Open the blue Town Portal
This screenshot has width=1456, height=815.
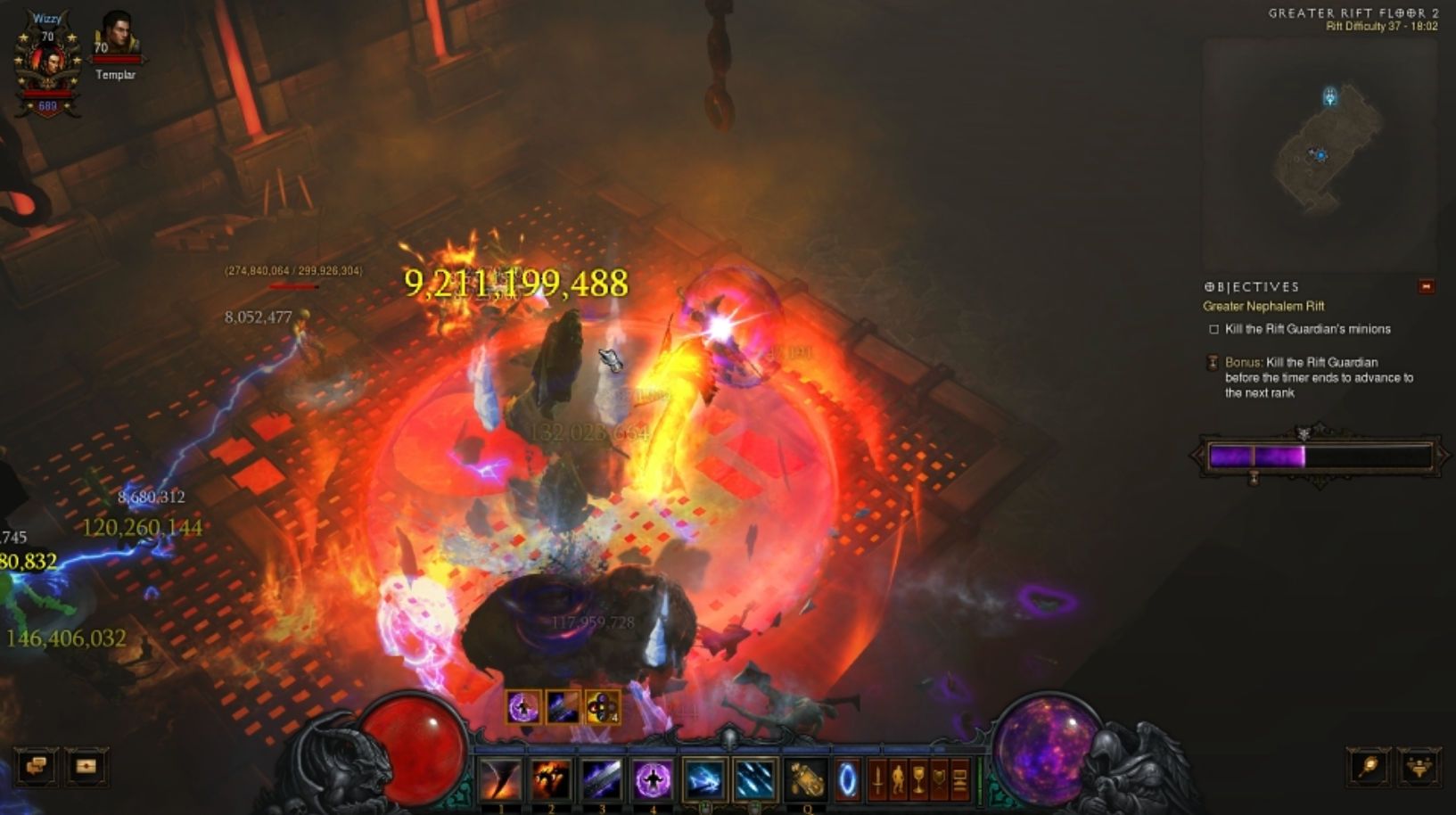click(x=847, y=780)
